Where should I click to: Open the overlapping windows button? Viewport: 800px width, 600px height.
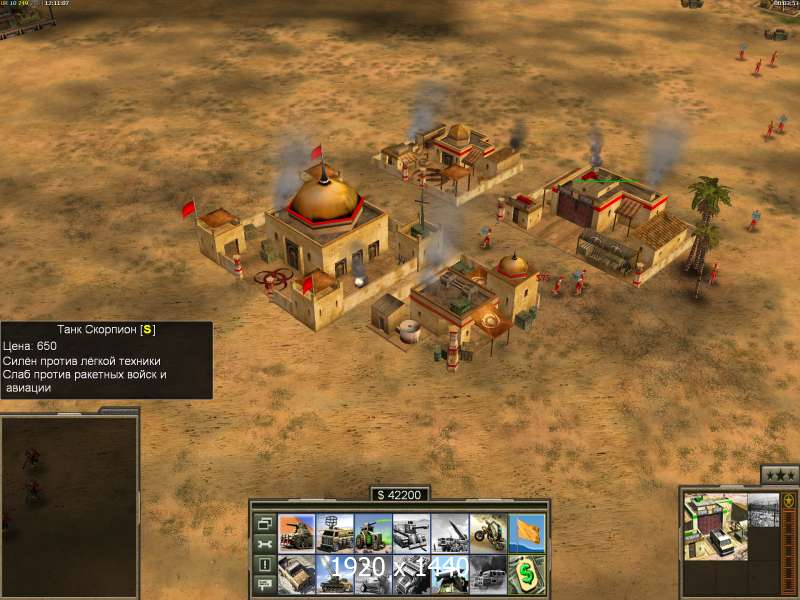[264, 522]
